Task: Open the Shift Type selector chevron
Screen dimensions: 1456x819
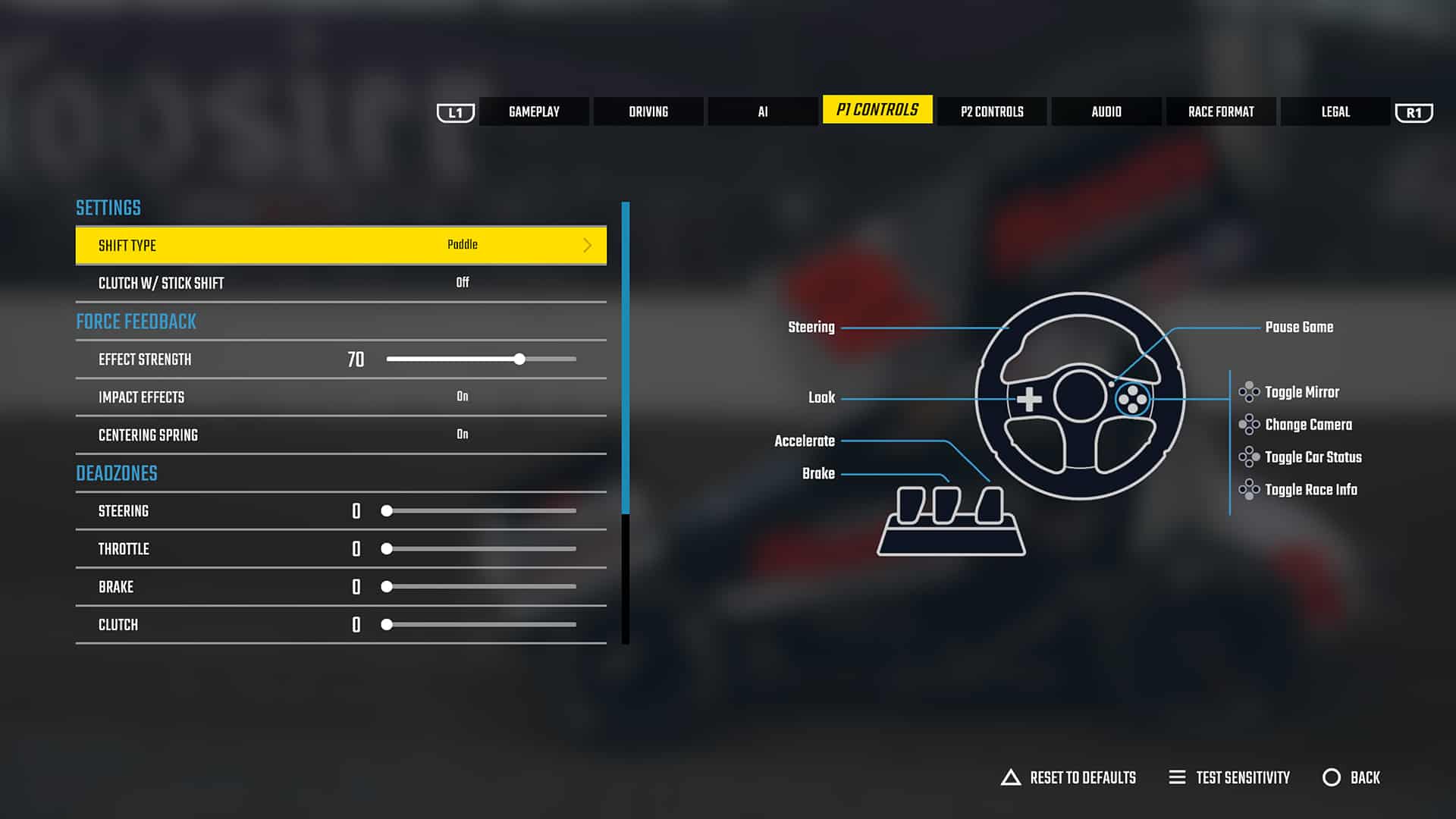Action: pyautogui.click(x=587, y=245)
